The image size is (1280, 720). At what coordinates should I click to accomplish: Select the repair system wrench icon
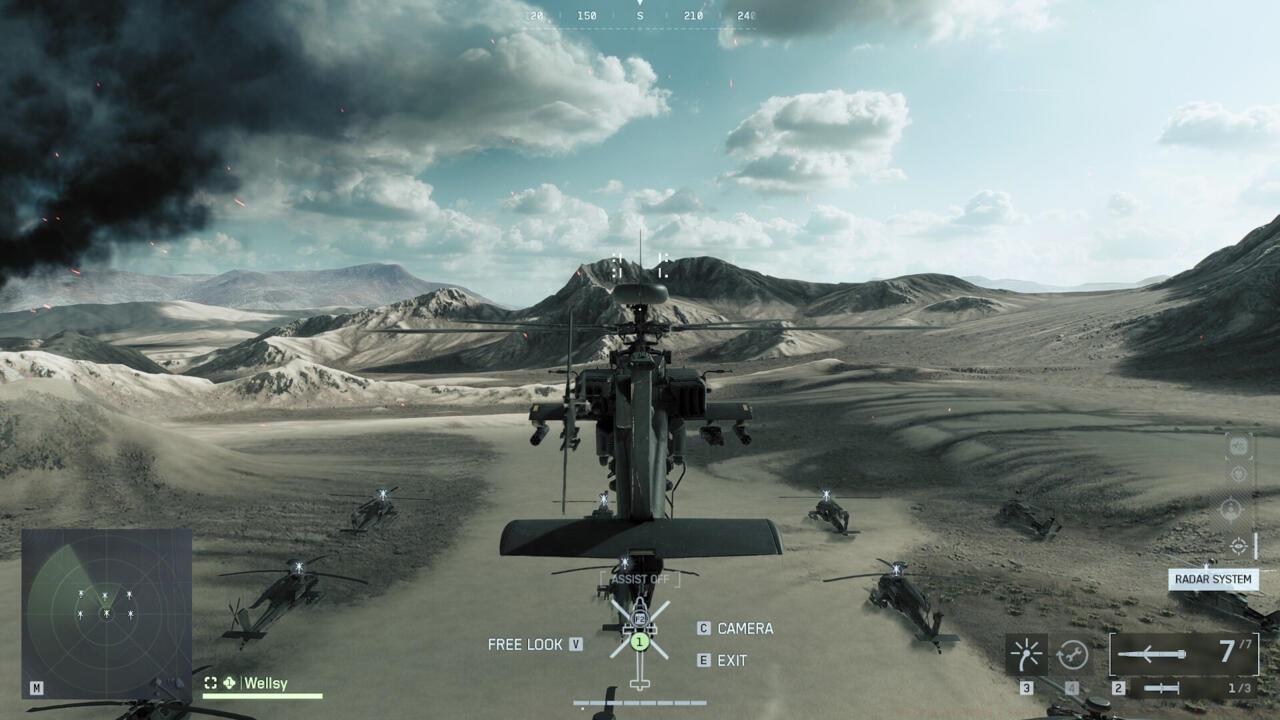1073,655
